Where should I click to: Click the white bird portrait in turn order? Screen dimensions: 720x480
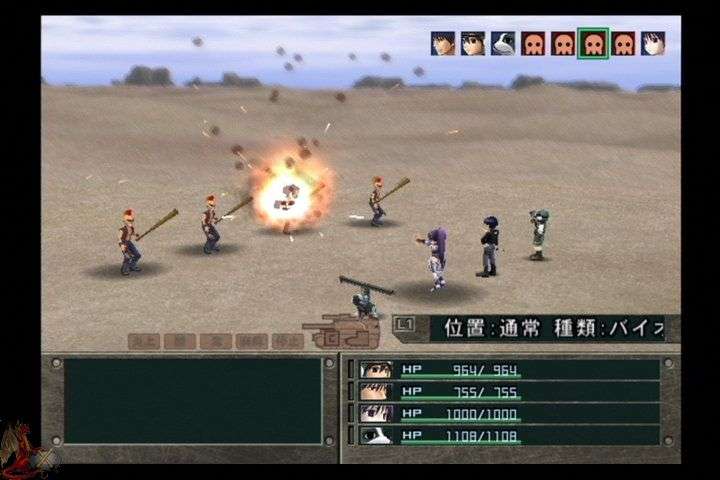pyautogui.click(x=503, y=43)
